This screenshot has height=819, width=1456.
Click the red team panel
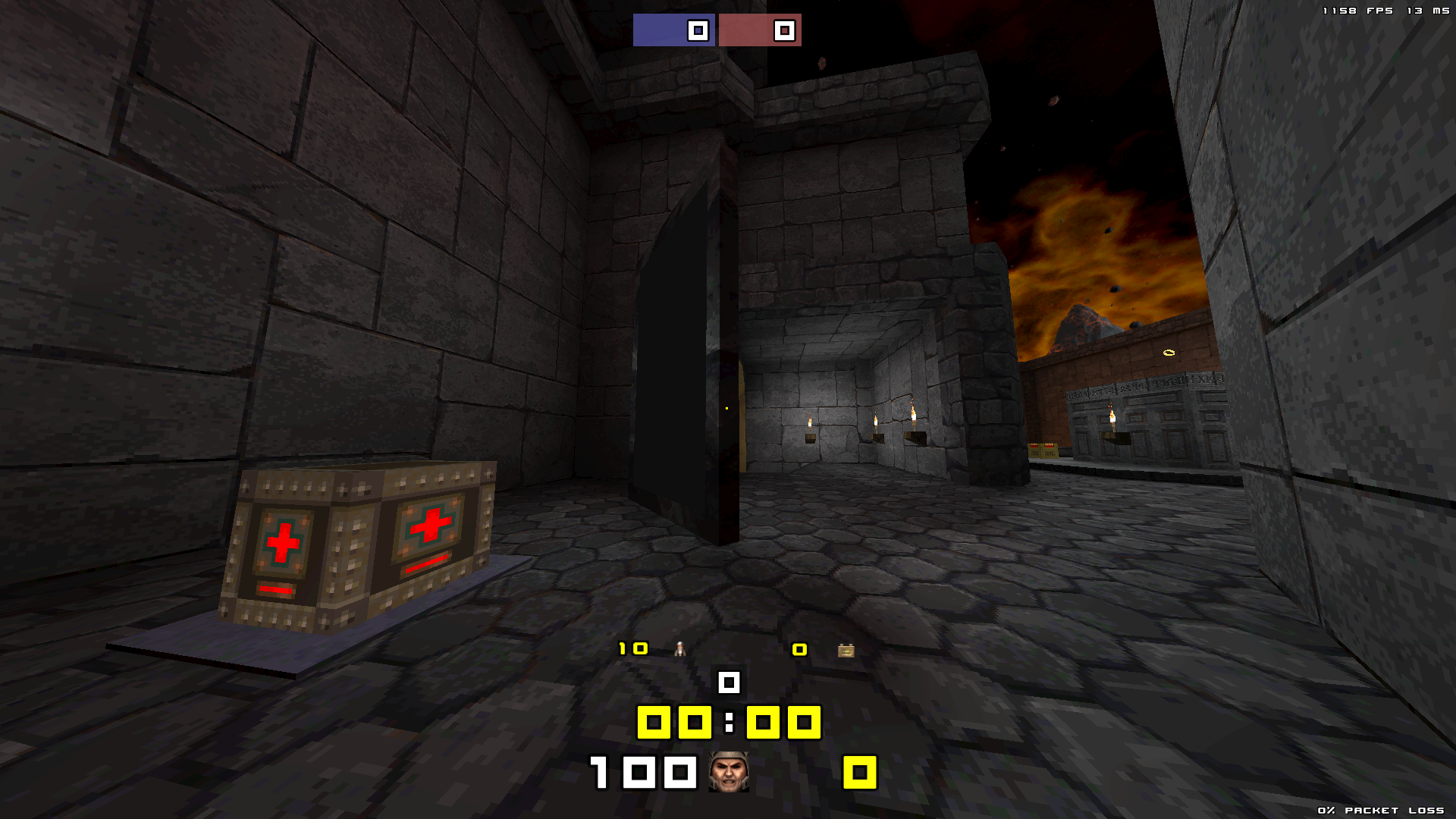click(760, 30)
